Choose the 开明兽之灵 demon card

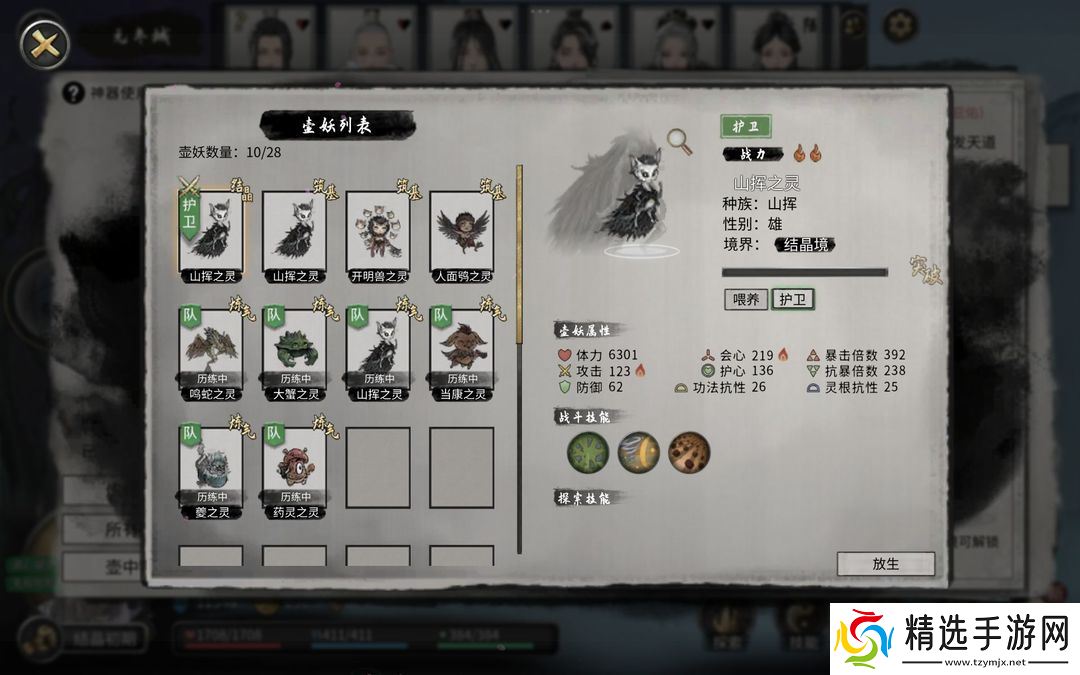[x=378, y=230]
